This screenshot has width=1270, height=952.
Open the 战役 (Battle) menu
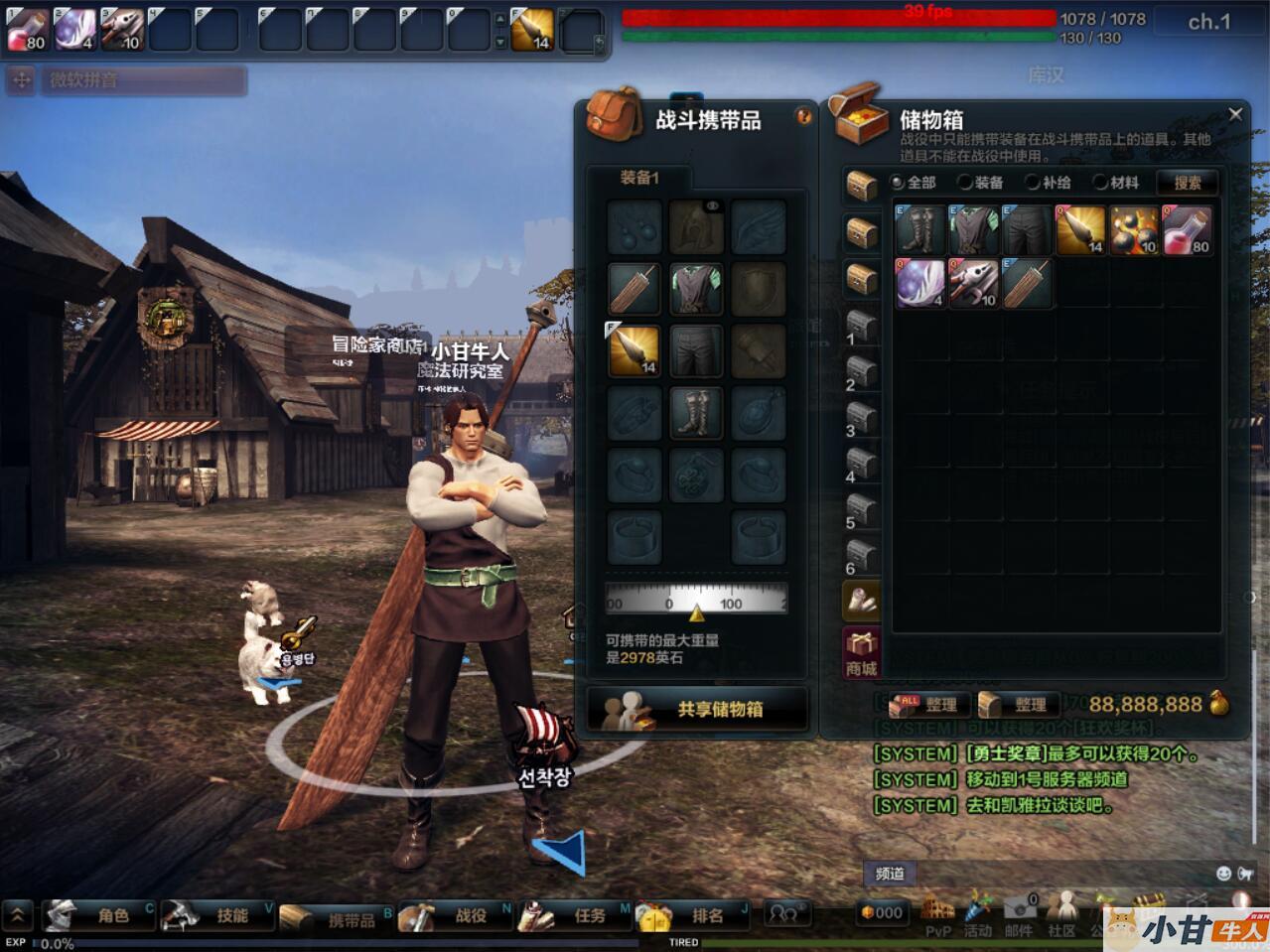[x=457, y=915]
